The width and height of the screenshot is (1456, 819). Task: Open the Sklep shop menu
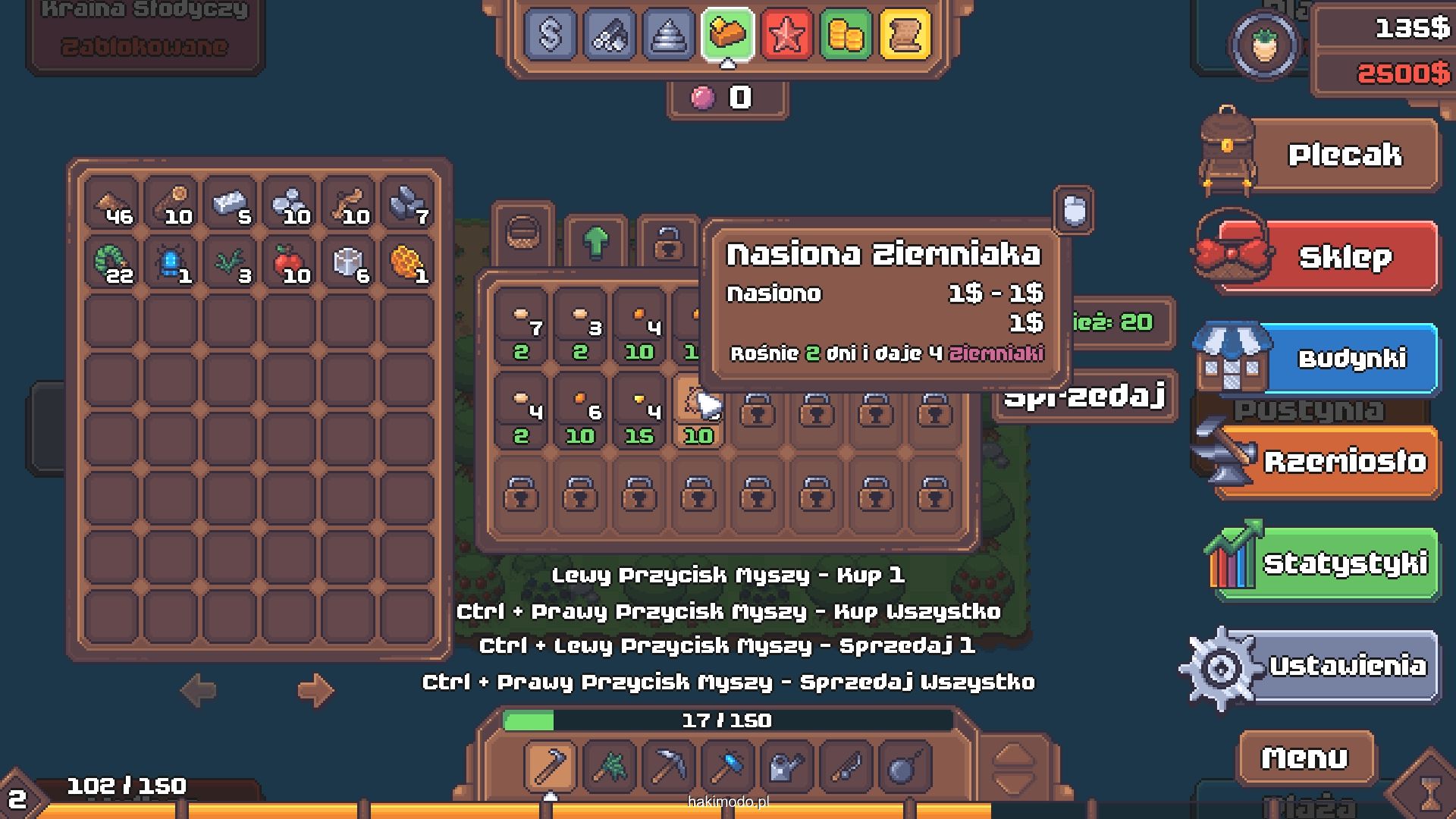point(1344,257)
